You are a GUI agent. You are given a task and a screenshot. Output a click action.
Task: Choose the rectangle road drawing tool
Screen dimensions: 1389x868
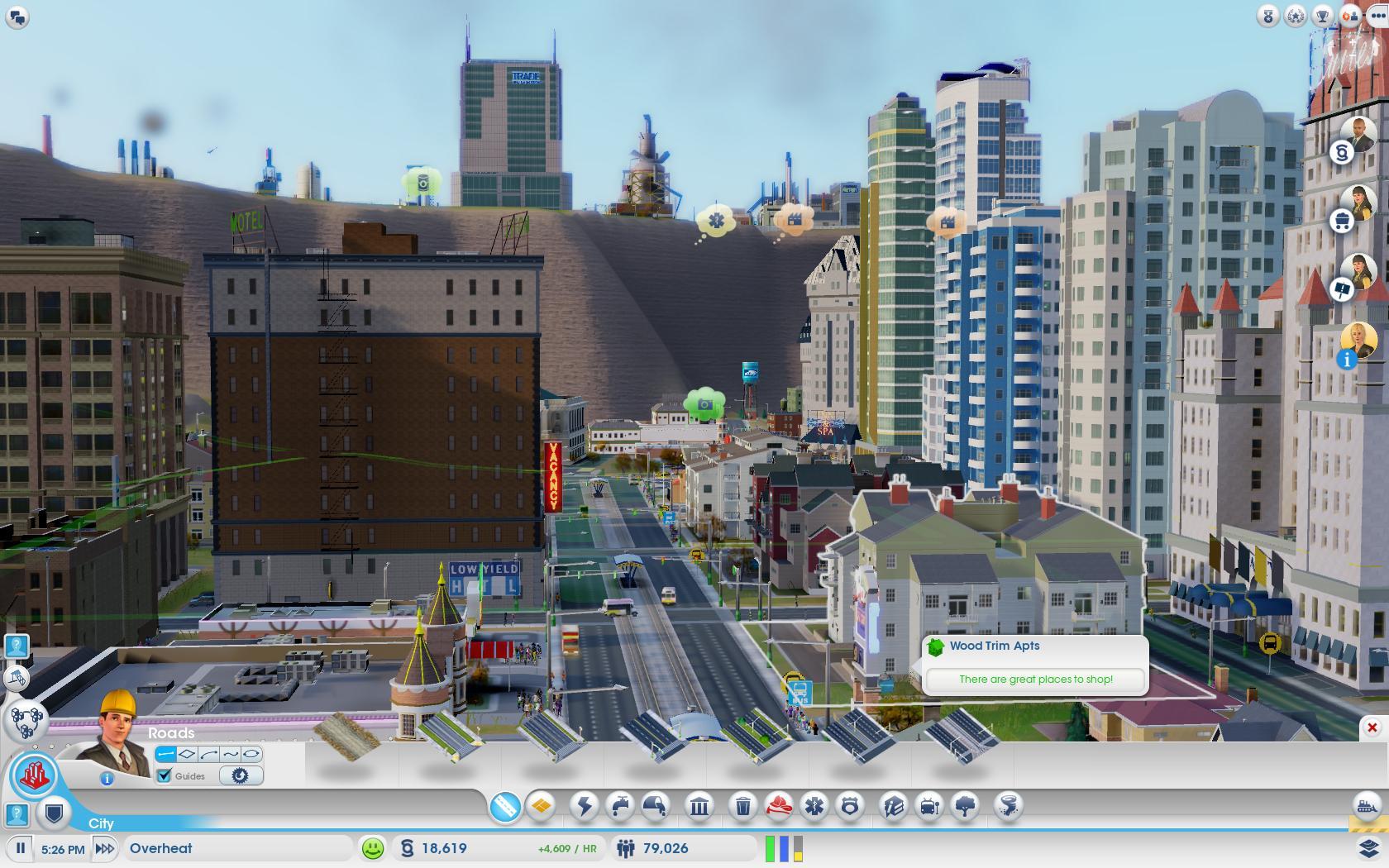pyautogui.click(x=187, y=754)
